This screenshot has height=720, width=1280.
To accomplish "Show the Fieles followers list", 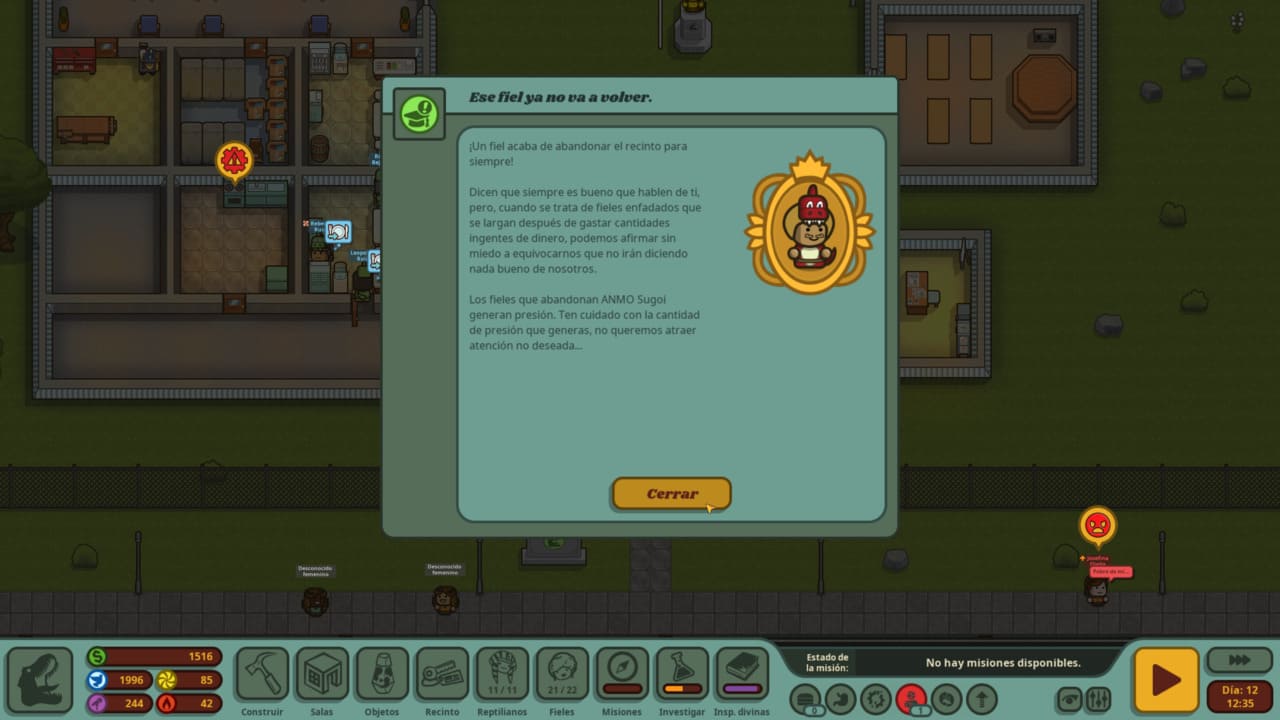I will tap(562, 674).
